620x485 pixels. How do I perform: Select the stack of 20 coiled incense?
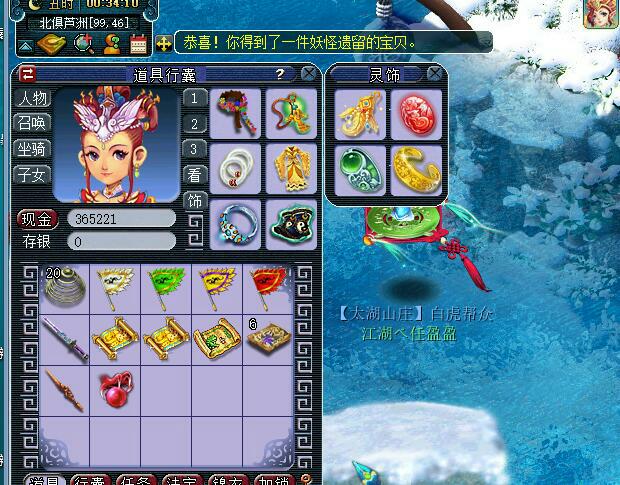coord(63,287)
